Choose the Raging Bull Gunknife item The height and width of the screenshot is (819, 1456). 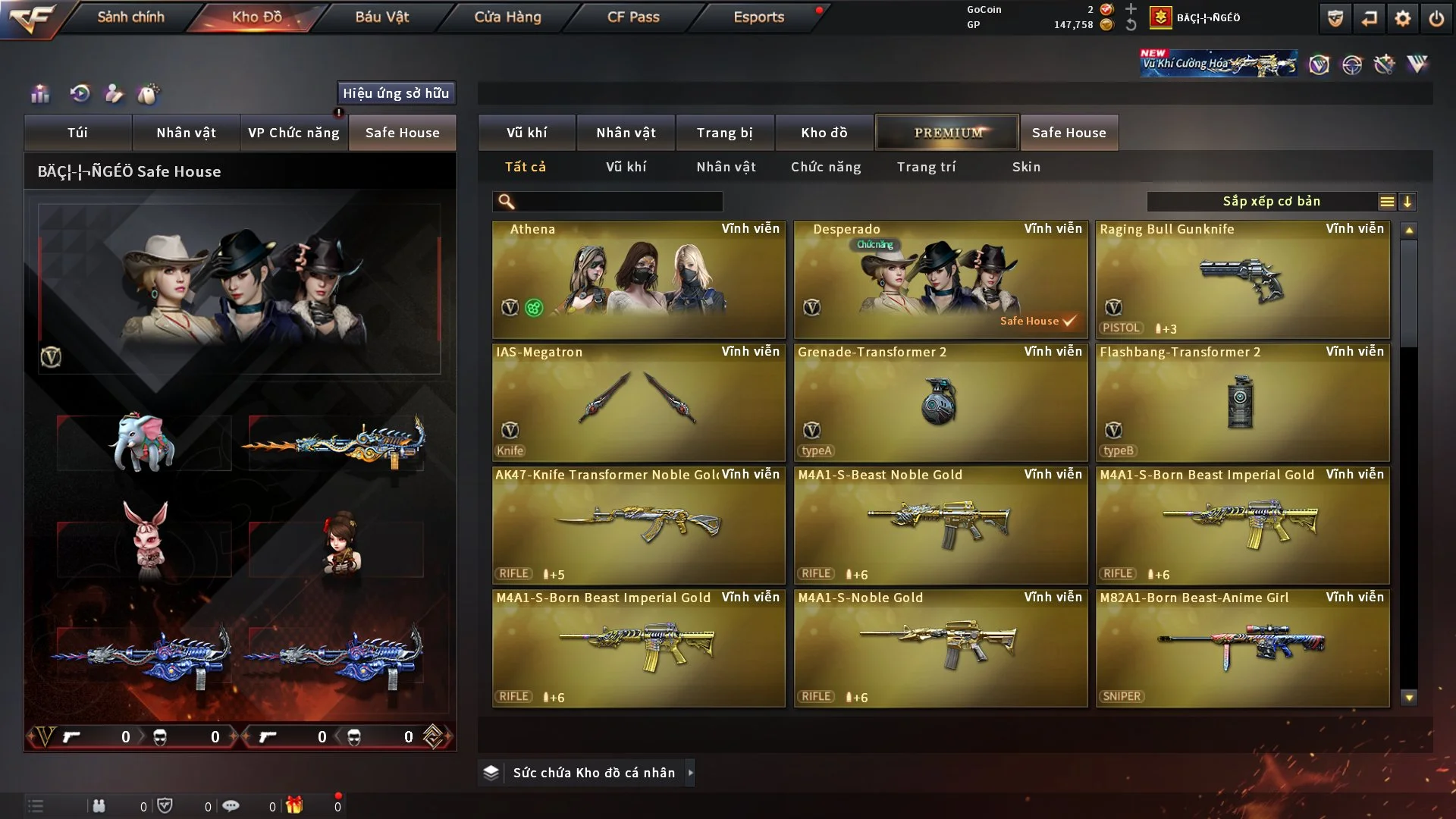coord(1242,280)
